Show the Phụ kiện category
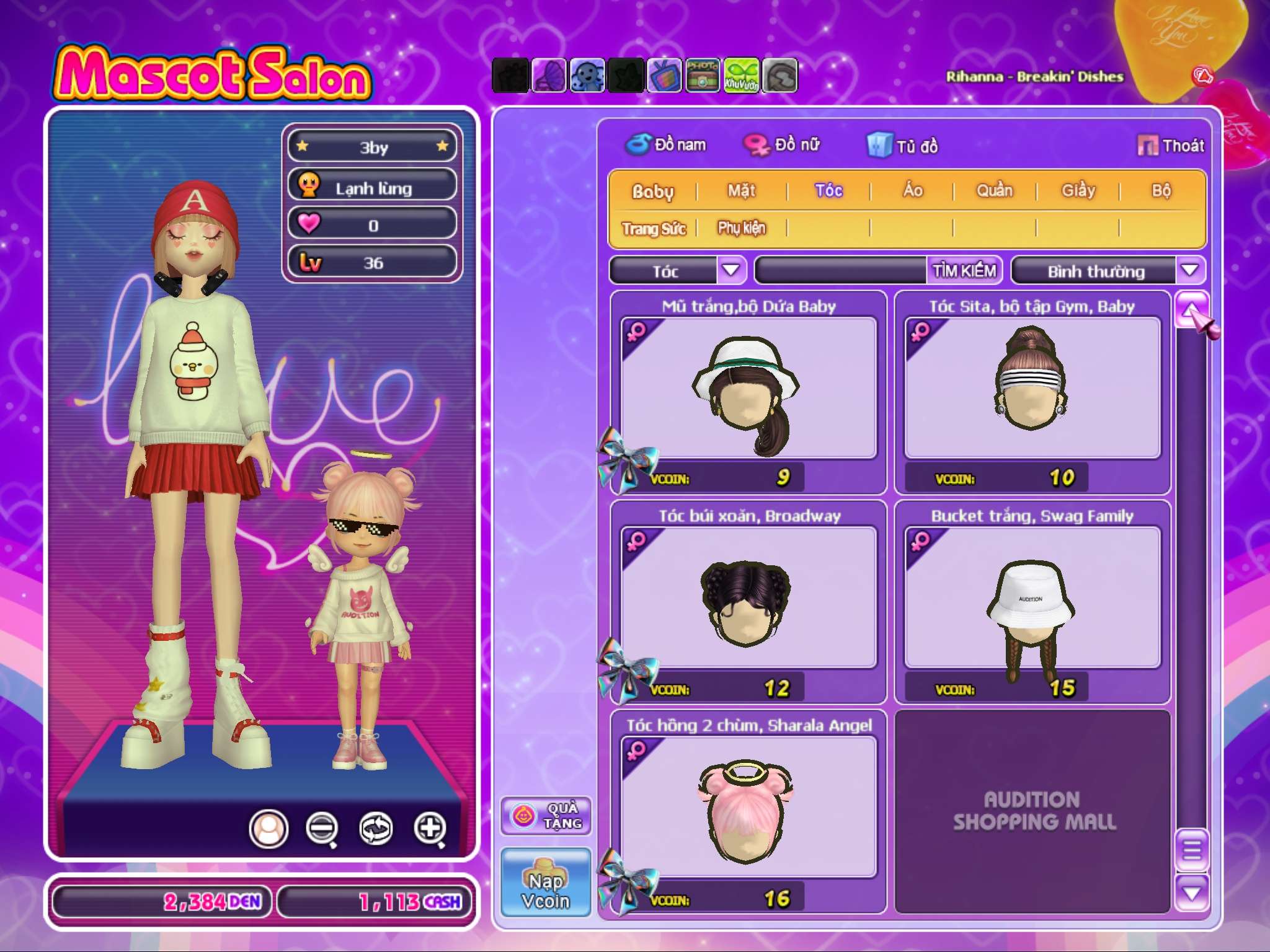 click(x=742, y=229)
